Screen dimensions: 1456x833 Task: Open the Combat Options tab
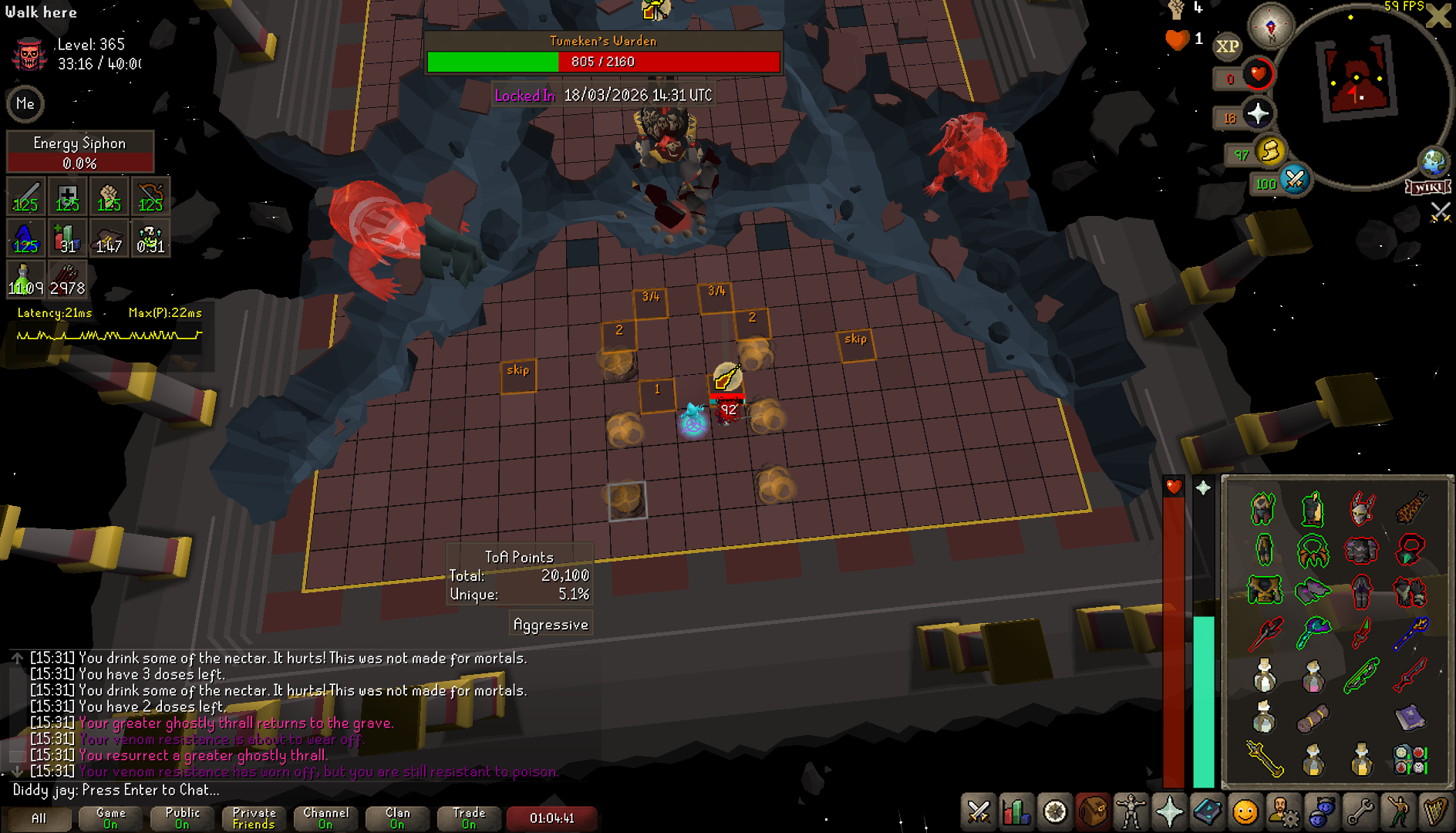(979, 812)
